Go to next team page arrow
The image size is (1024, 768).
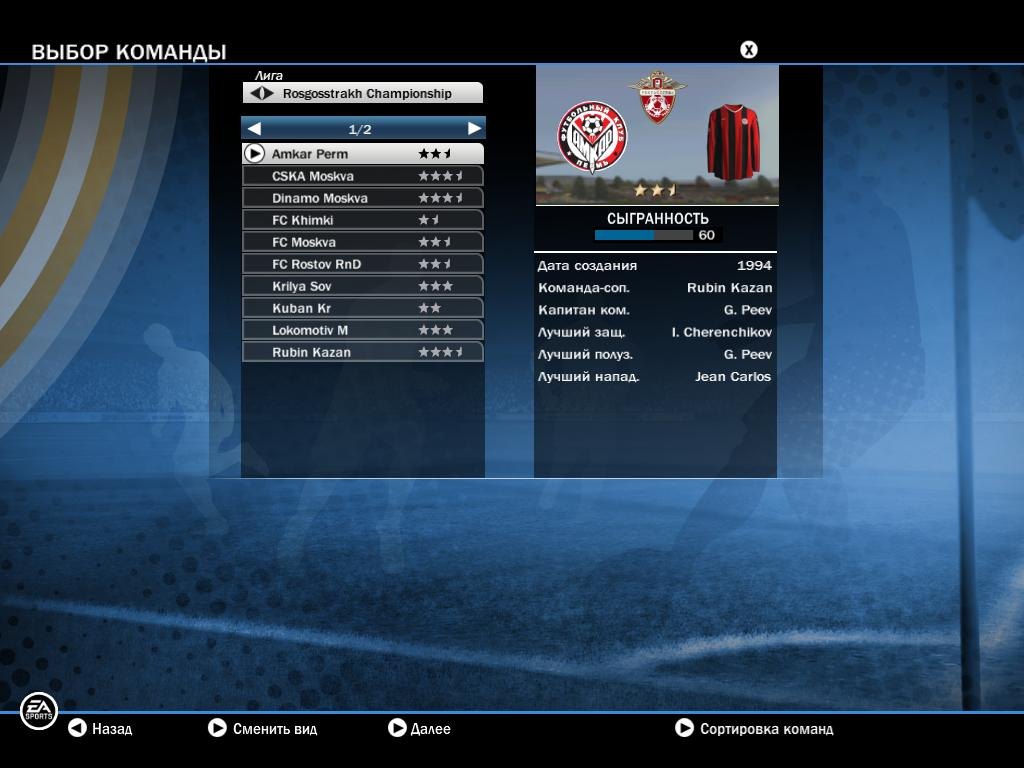pyautogui.click(x=474, y=129)
